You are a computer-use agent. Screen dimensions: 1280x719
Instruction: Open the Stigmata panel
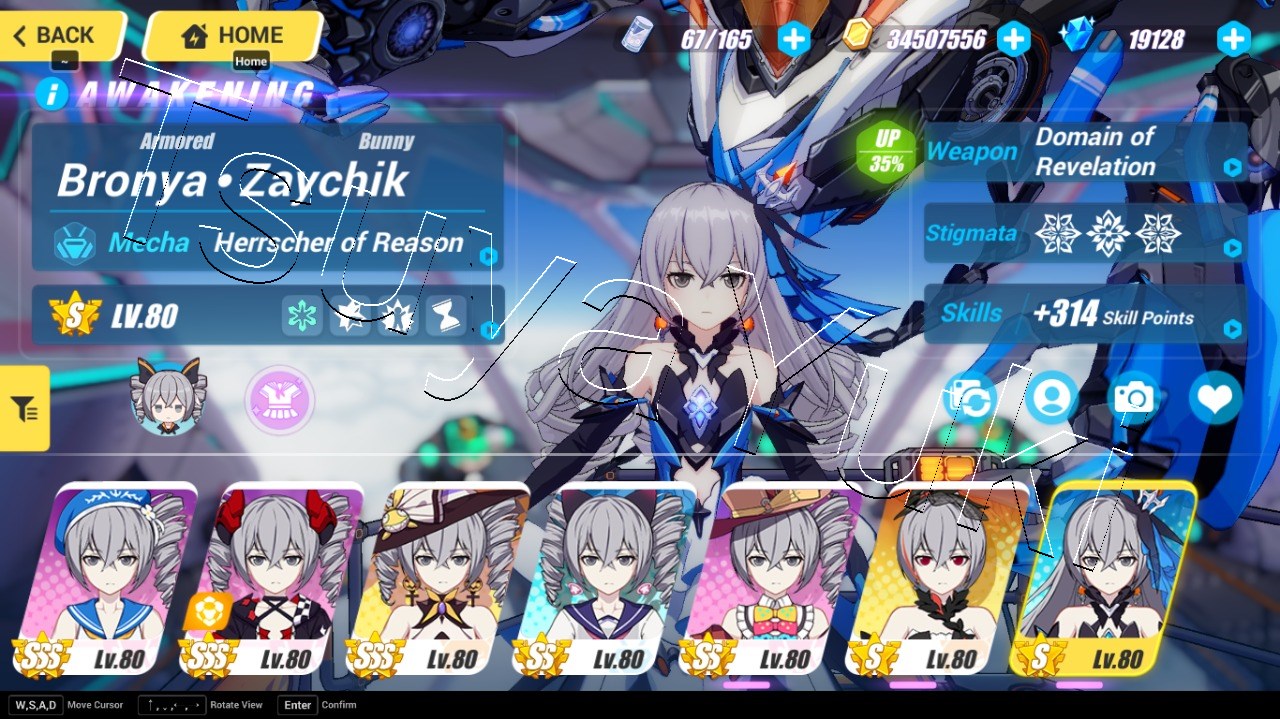(1085, 234)
